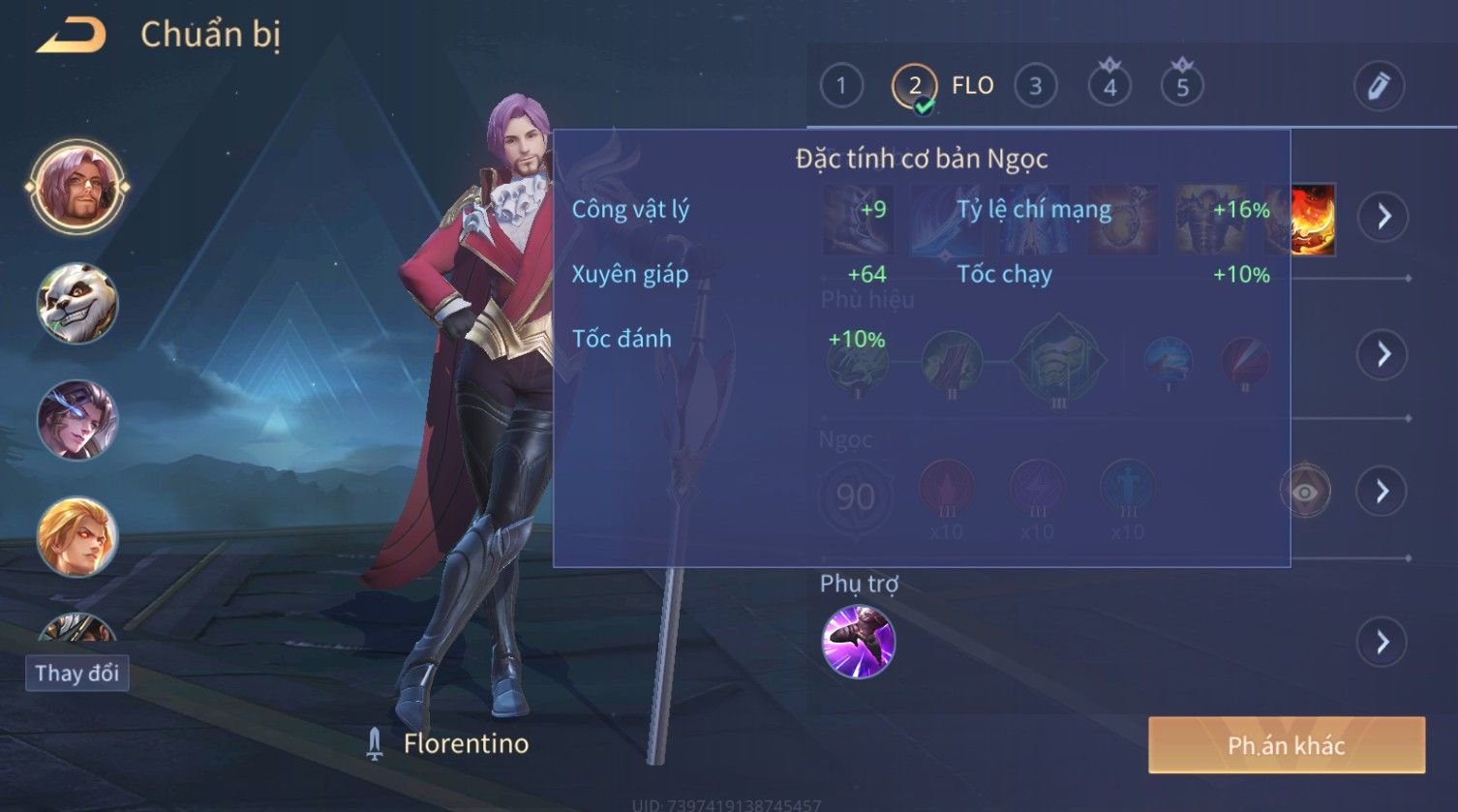The width and height of the screenshot is (1458, 812).
Task: Select locked preset slot 4
Action: point(1109,86)
